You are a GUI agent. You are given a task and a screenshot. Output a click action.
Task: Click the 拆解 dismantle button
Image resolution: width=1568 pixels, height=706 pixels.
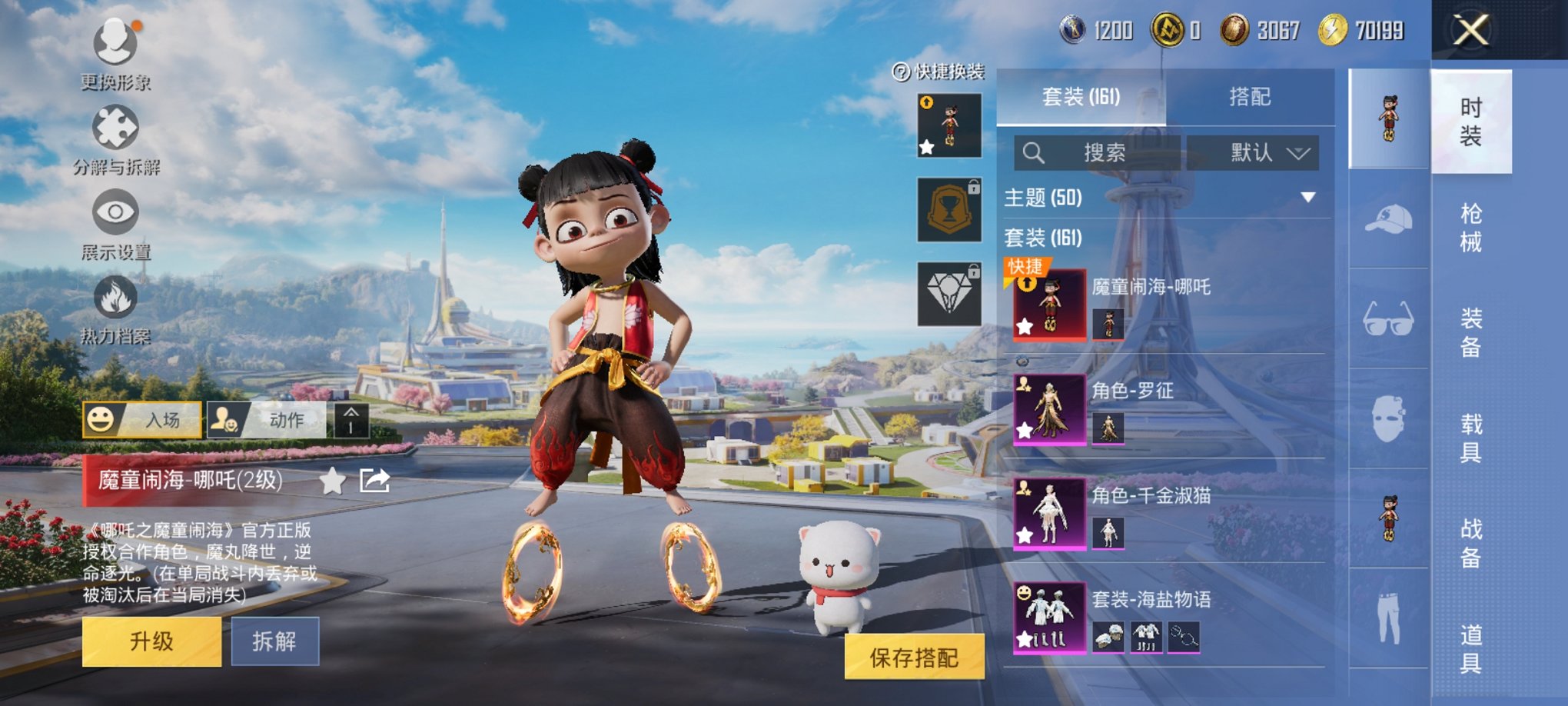274,641
